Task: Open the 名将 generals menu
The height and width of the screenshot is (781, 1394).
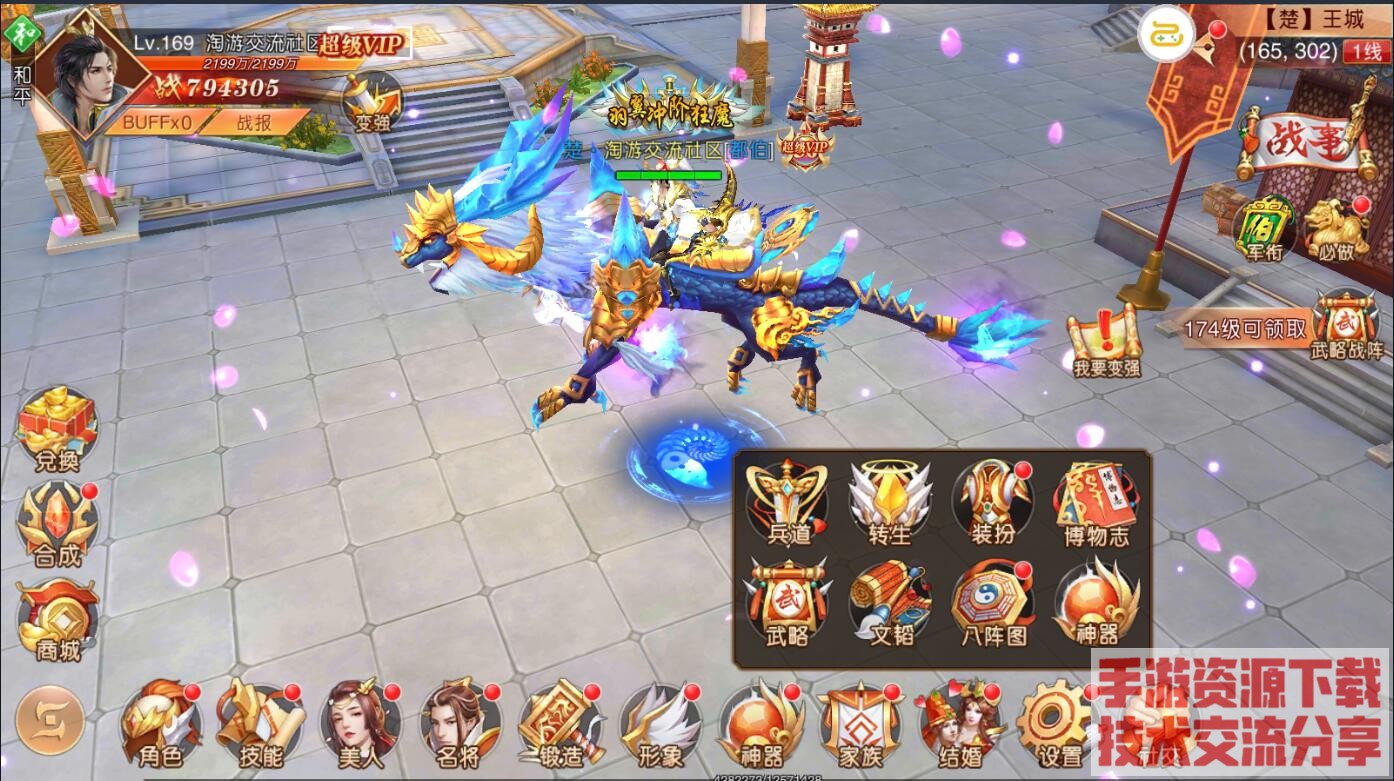Action: coord(458,723)
